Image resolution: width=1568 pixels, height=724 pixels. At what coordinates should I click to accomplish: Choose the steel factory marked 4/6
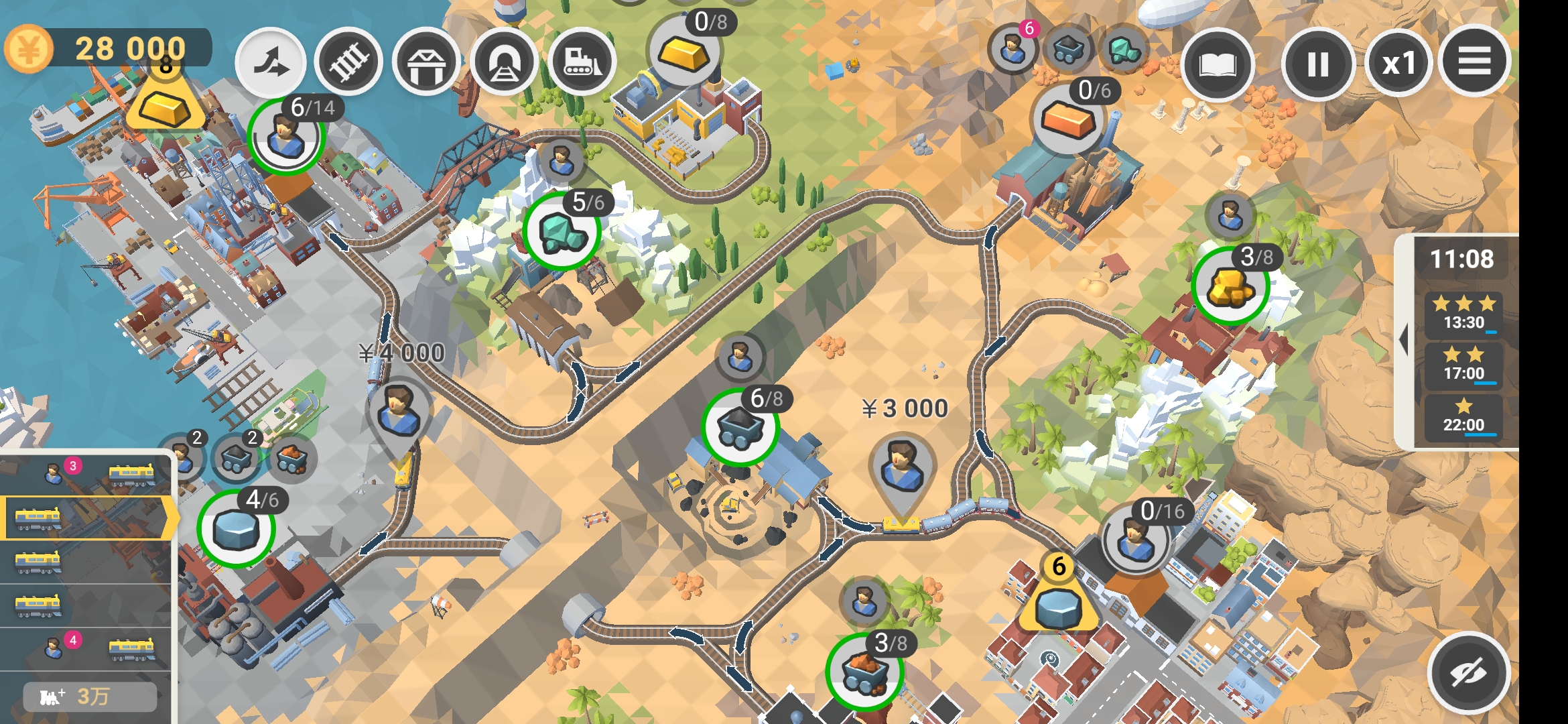click(236, 528)
